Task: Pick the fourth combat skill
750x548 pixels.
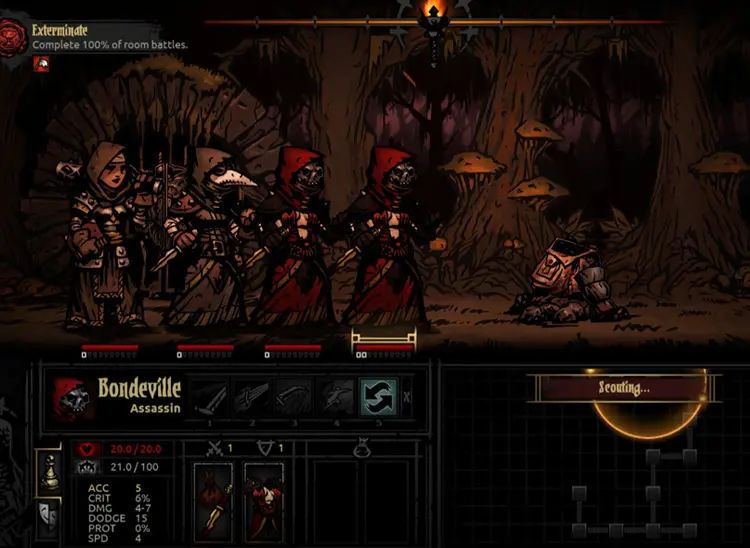Action: pyautogui.click(x=336, y=397)
